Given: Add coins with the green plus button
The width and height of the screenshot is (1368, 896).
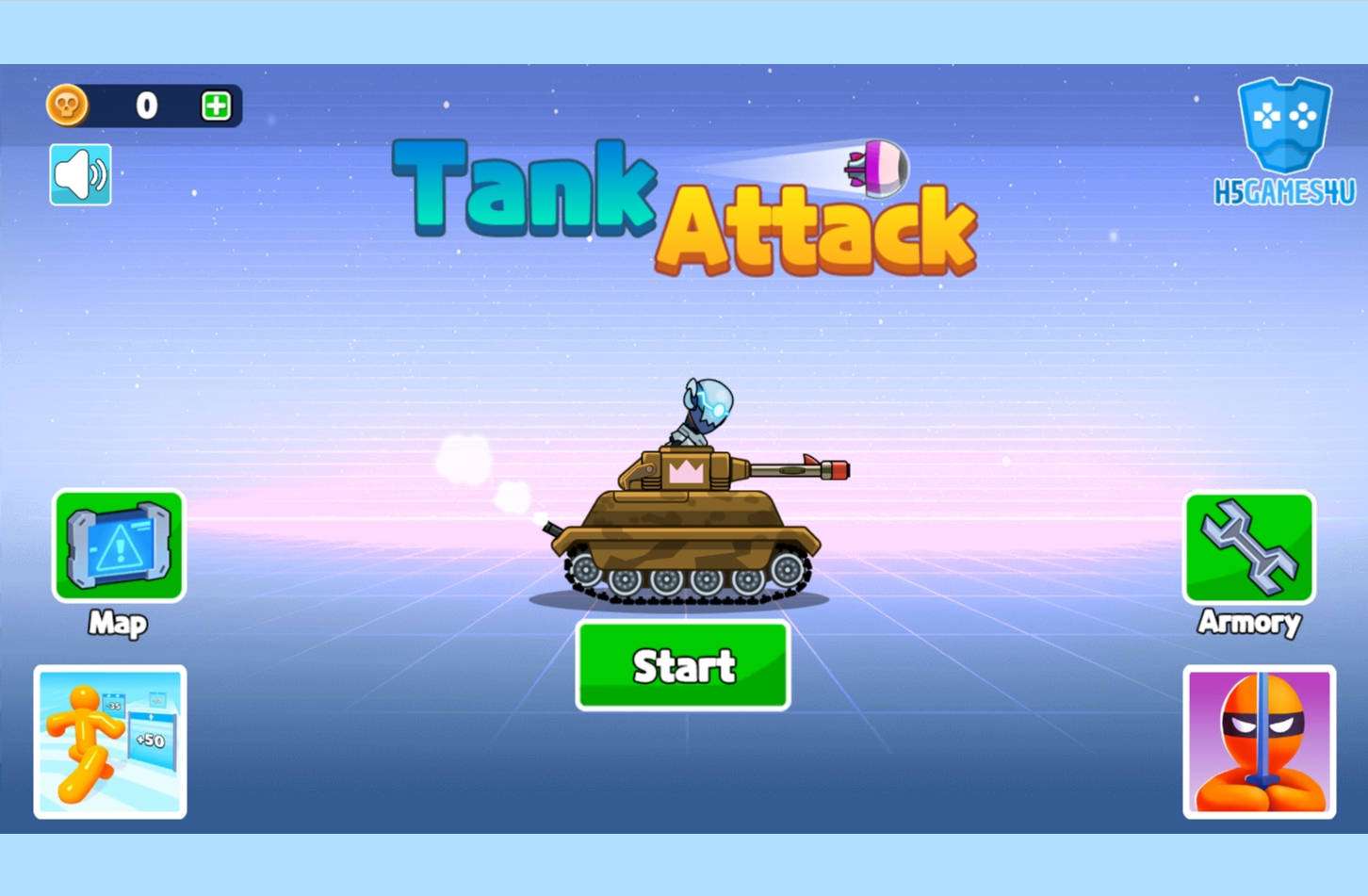Looking at the screenshot, I should [217, 106].
